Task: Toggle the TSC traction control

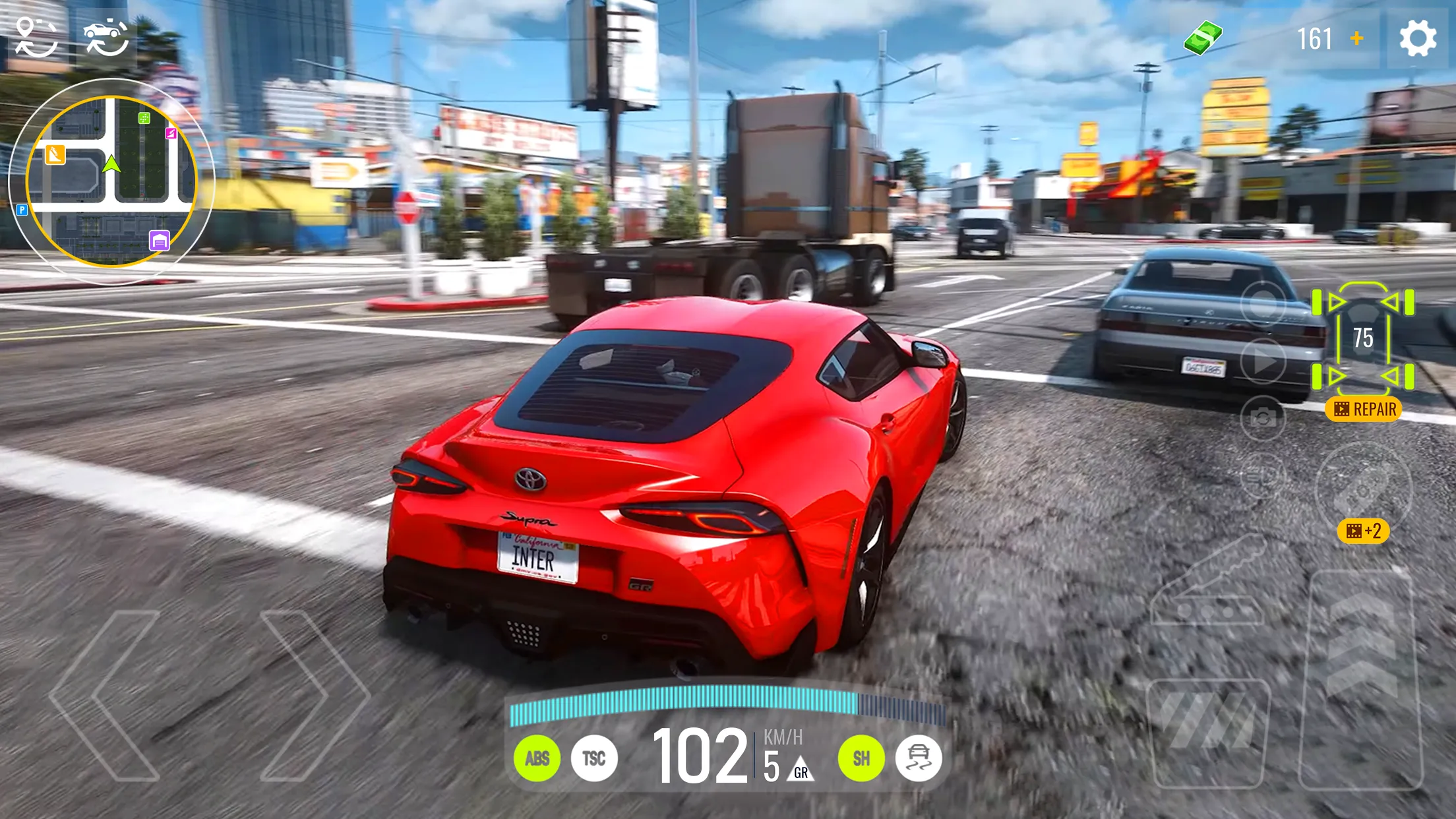Action: 595,757
